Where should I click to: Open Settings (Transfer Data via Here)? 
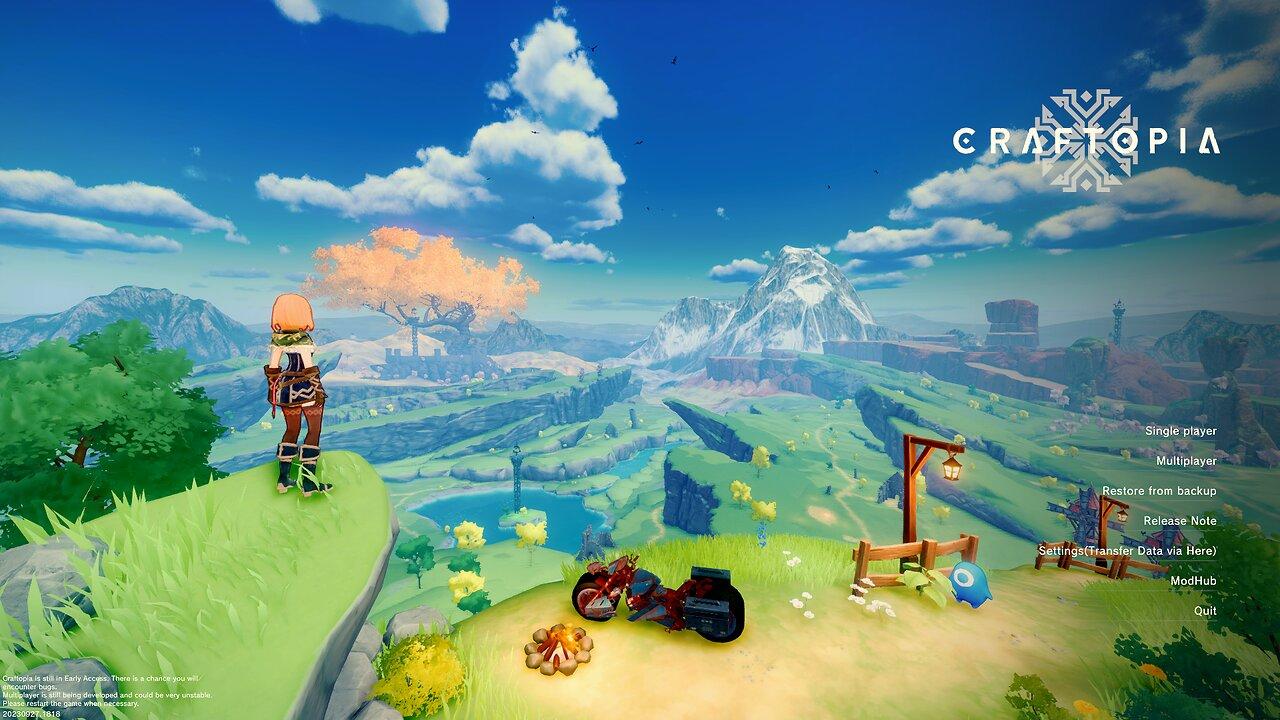(x=1127, y=551)
